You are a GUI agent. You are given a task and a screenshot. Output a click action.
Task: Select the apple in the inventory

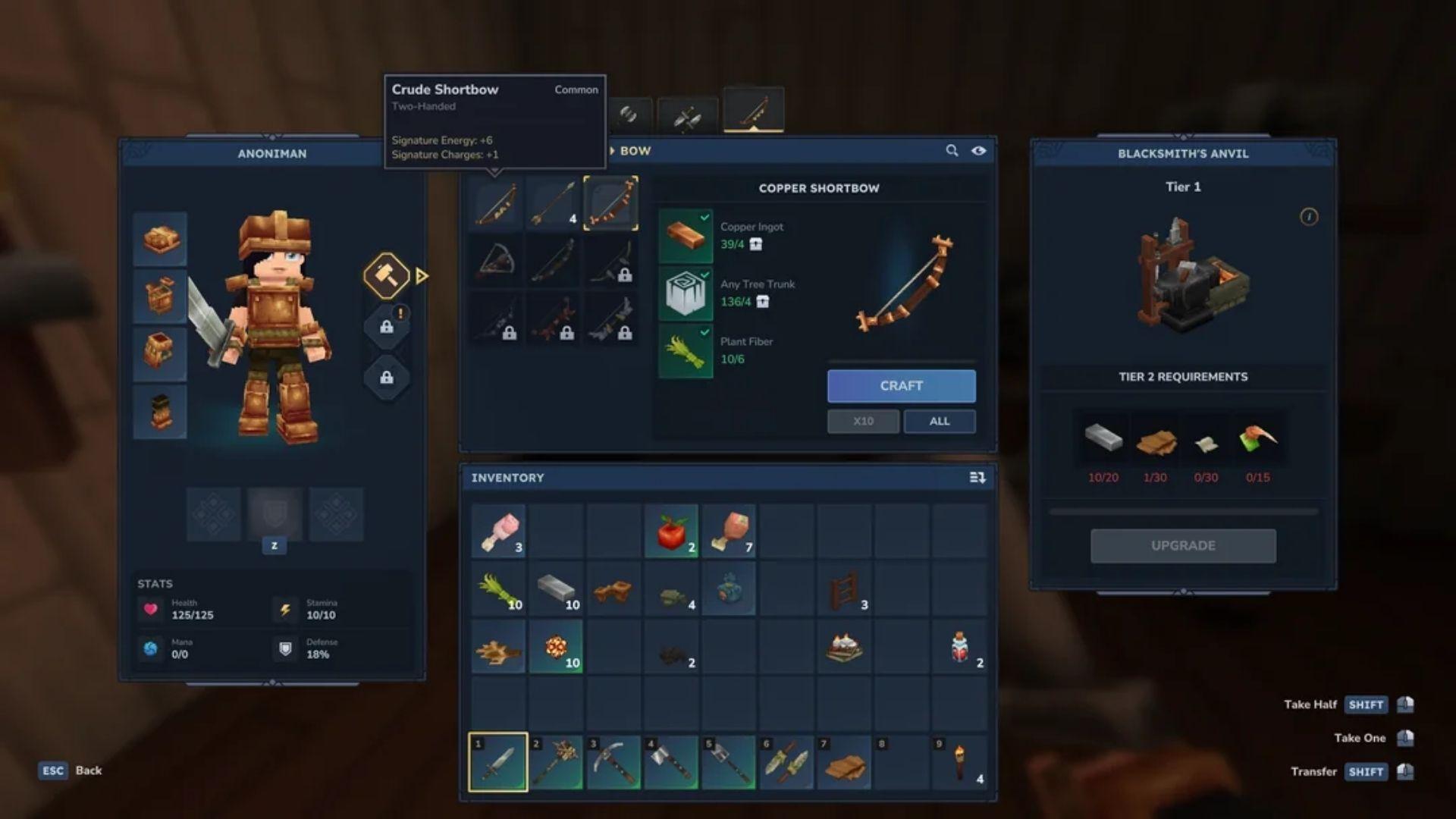672,532
